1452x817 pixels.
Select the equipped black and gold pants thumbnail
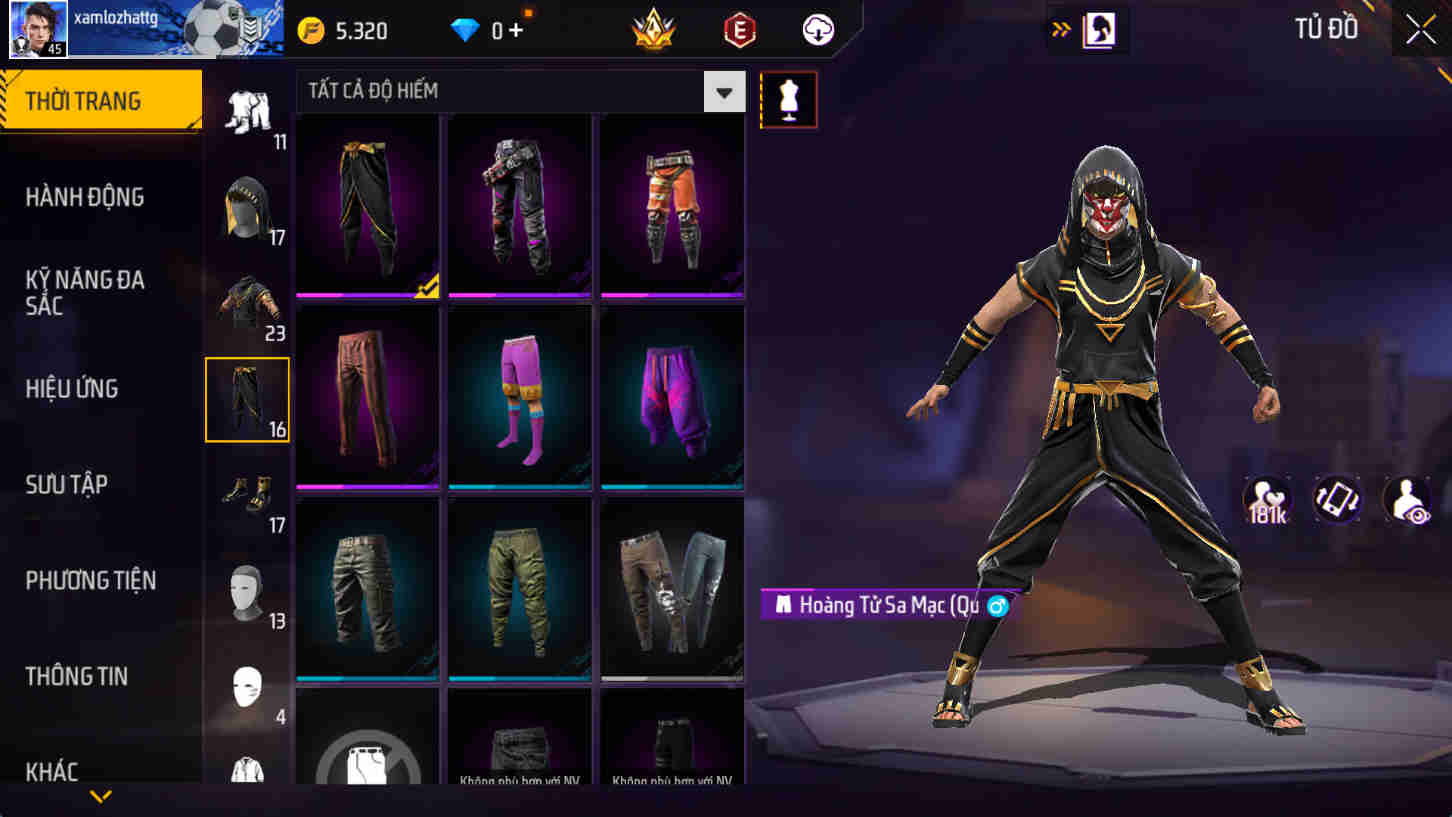pyautogui.click(x=367, y=203)
